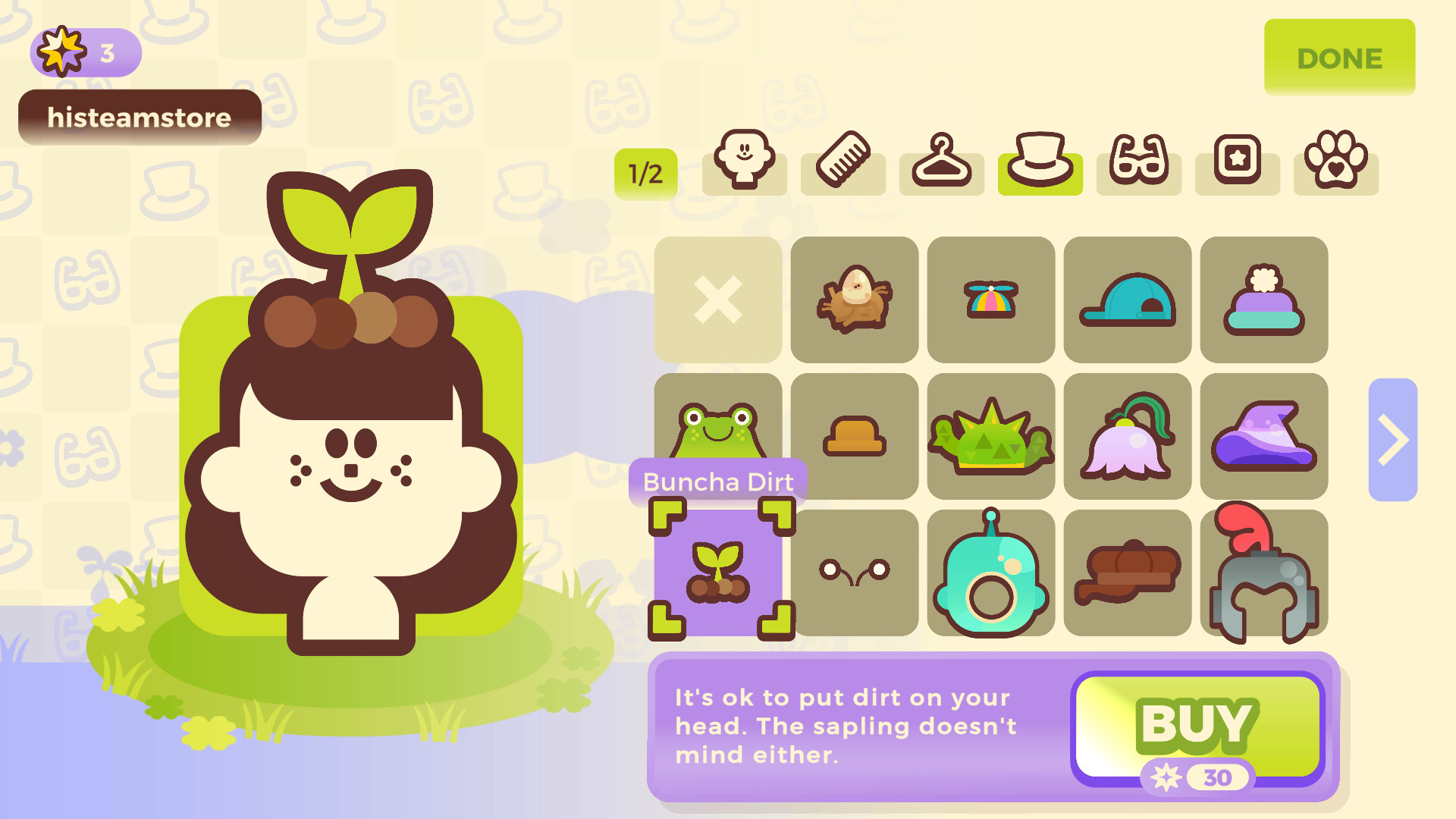Expand to the next item page
This screenshot has width=1456, height=819.
(1392, 440)
